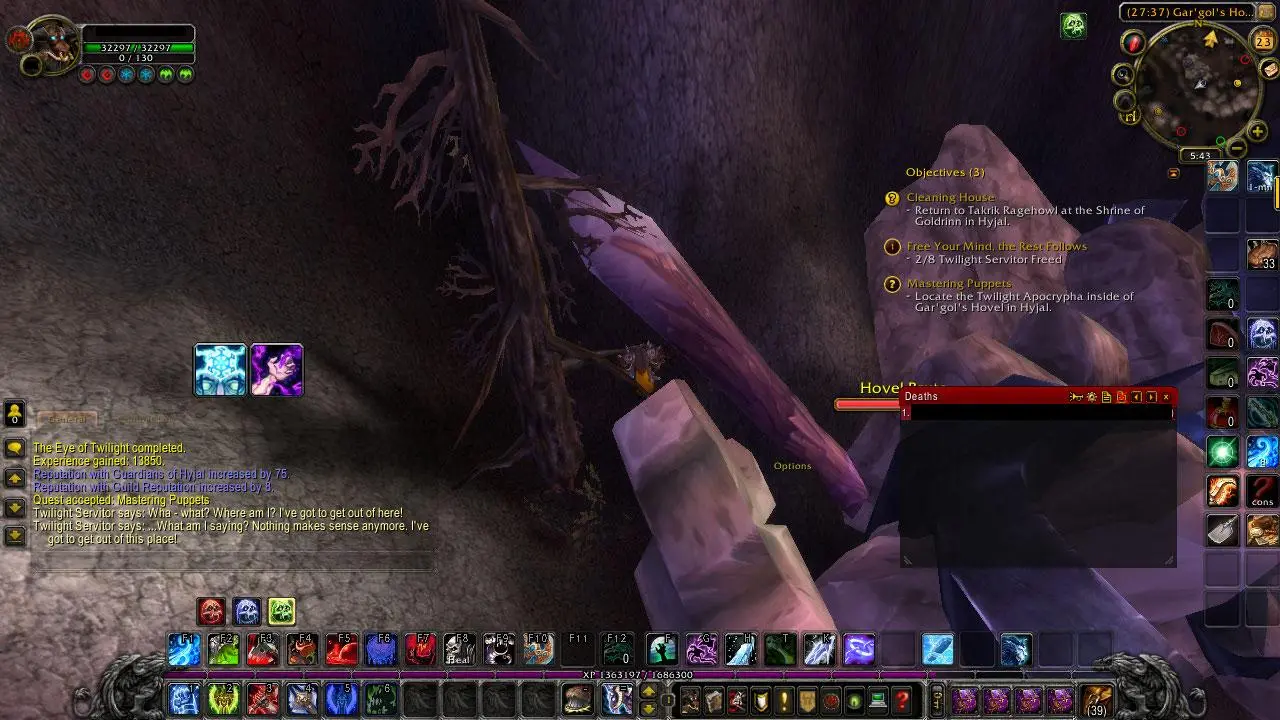Switch to the General chat tab
Viewport: 1280px width, 720px height.
69,419
